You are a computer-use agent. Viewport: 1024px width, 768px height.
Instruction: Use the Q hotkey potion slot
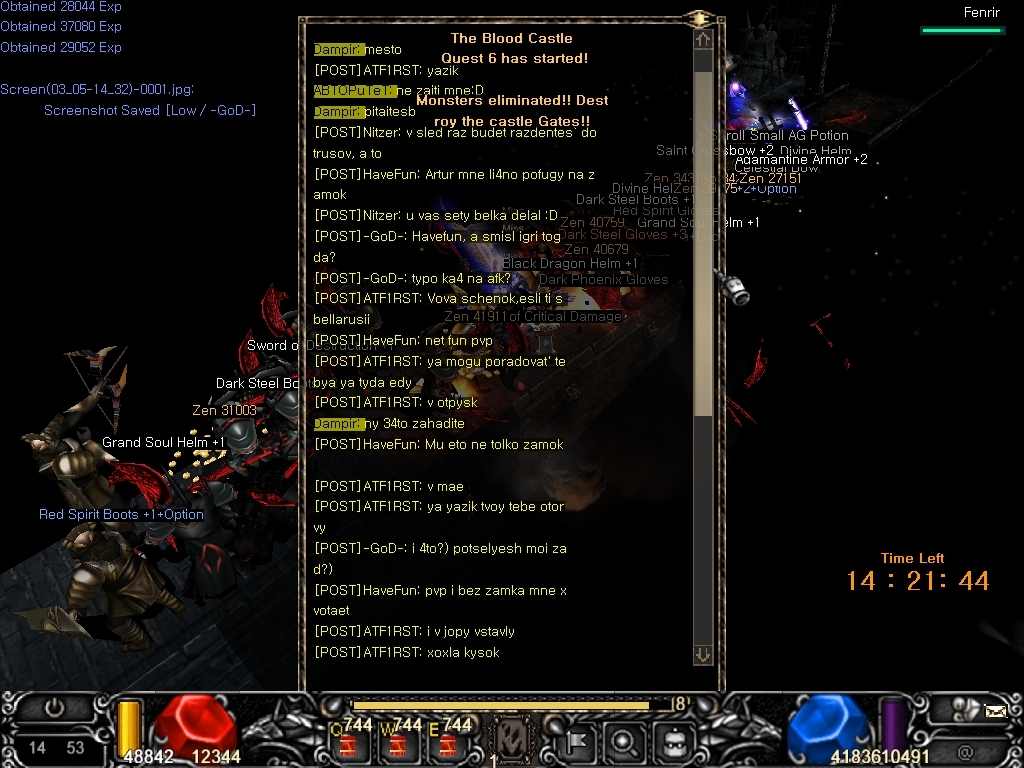click(351, 741)
